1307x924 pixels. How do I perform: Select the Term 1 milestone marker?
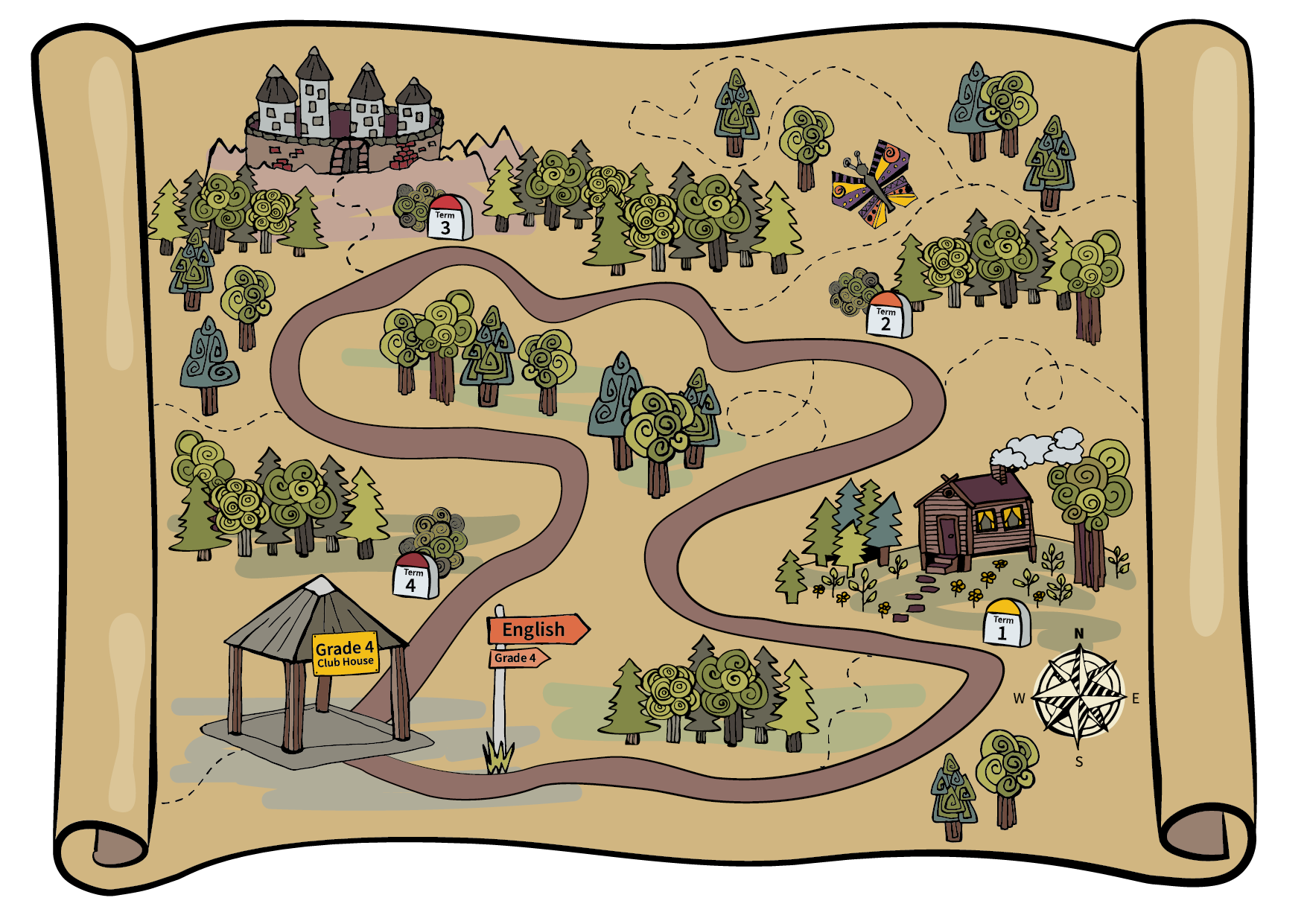click(1005, 624)
